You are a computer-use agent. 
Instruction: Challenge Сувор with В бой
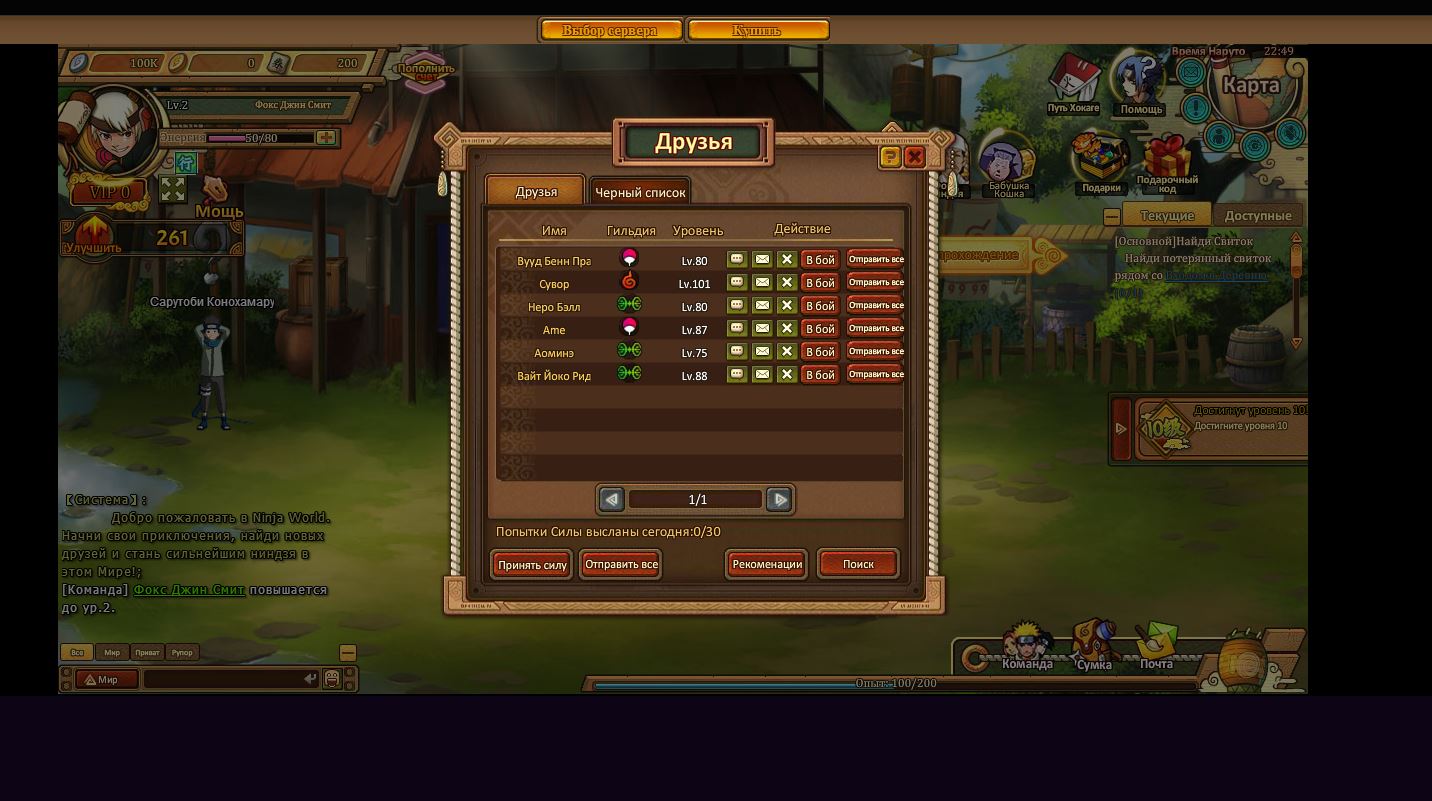820,283
